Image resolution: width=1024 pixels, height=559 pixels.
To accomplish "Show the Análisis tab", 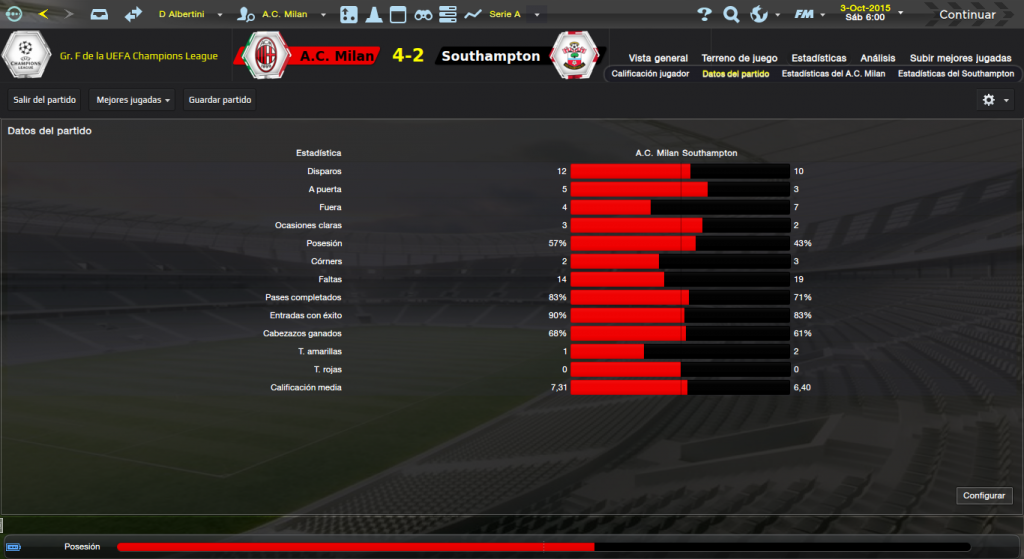I will (877, 58).
